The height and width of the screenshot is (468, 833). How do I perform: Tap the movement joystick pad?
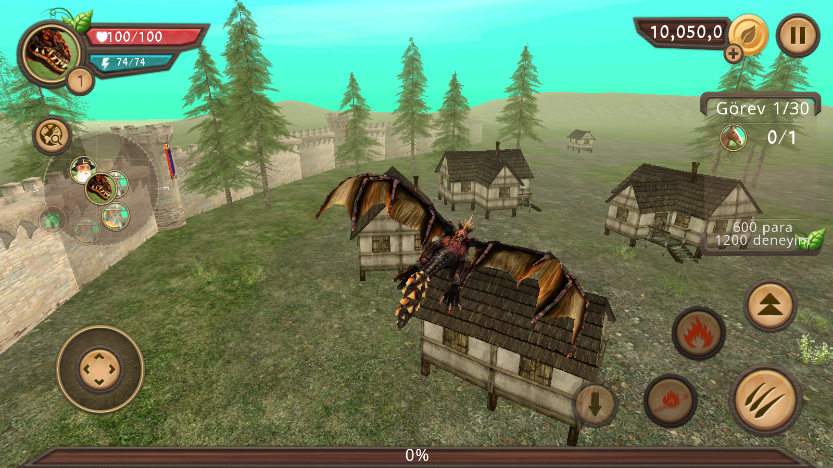(x=100, y=369)
